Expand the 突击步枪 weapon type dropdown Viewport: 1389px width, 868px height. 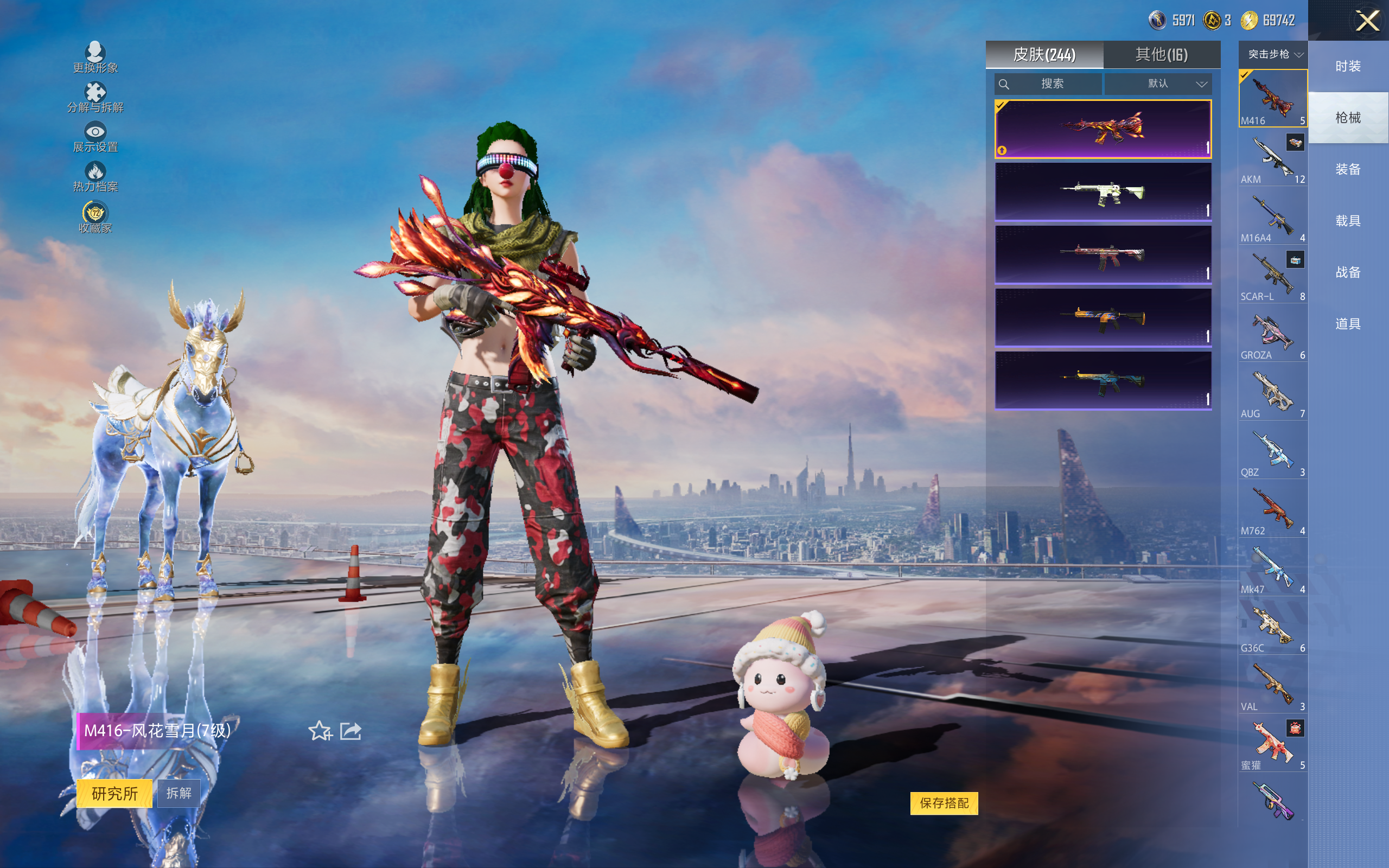coord(1273,55)
